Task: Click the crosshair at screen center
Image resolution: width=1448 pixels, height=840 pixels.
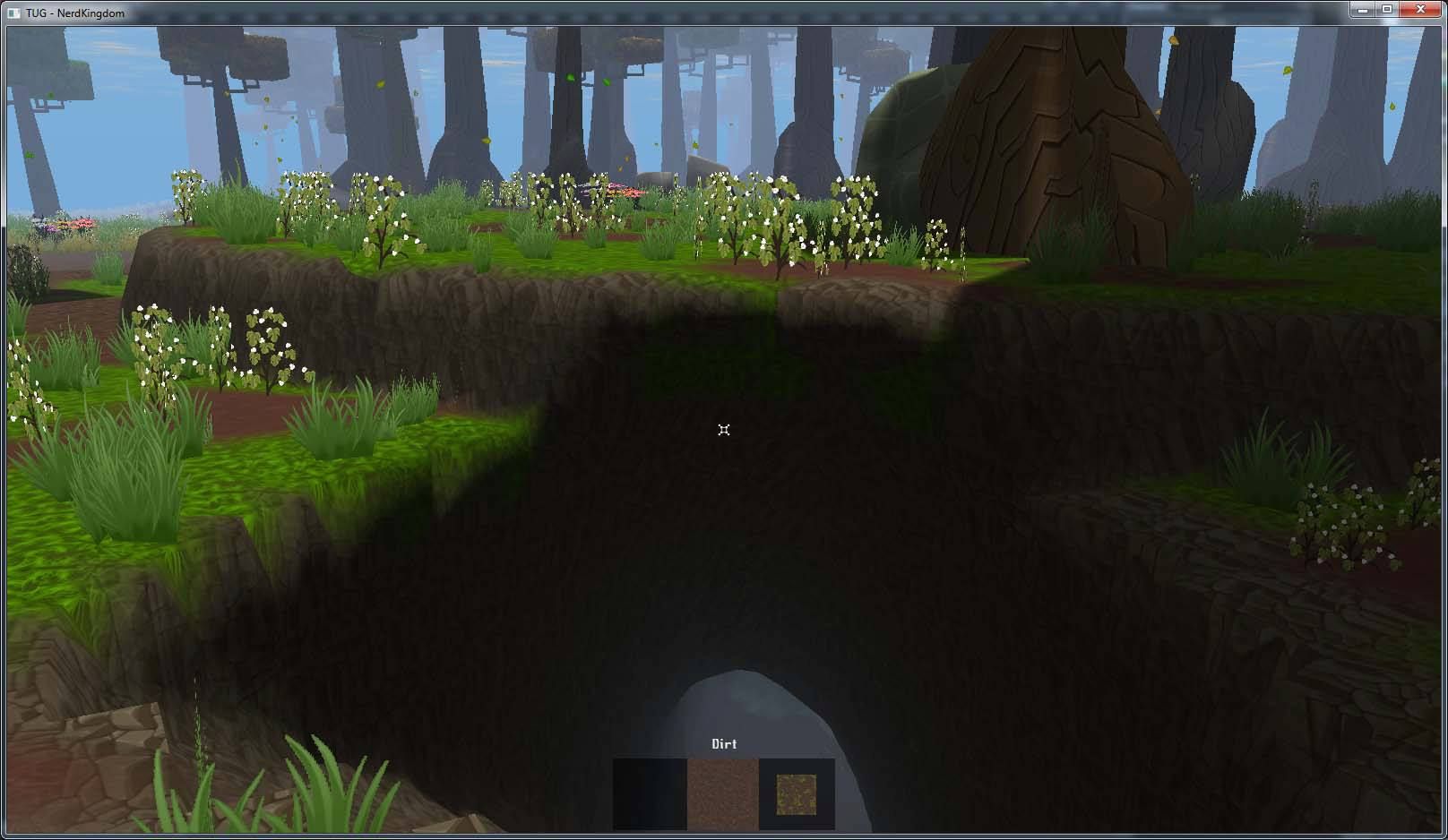Action: [724, 429]
